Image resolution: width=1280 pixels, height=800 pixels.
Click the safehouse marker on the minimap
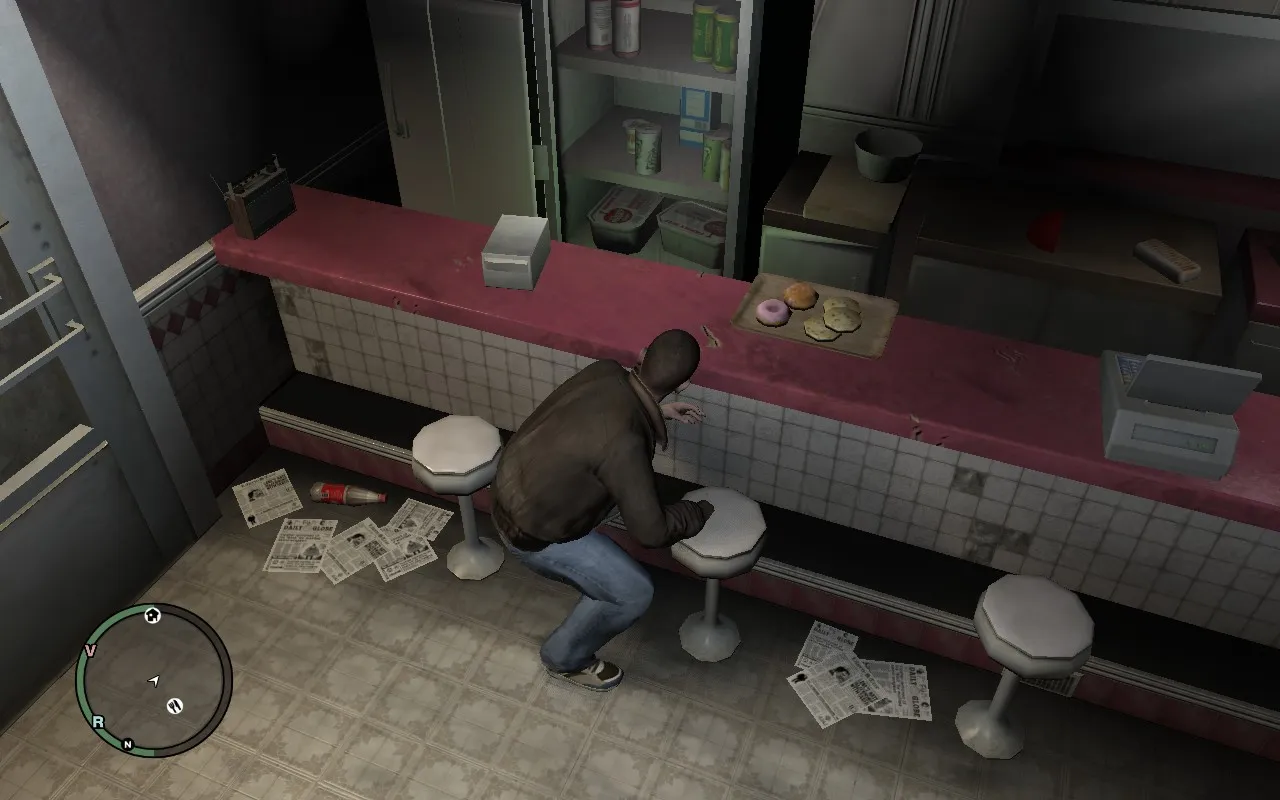[x=153, y=615]
